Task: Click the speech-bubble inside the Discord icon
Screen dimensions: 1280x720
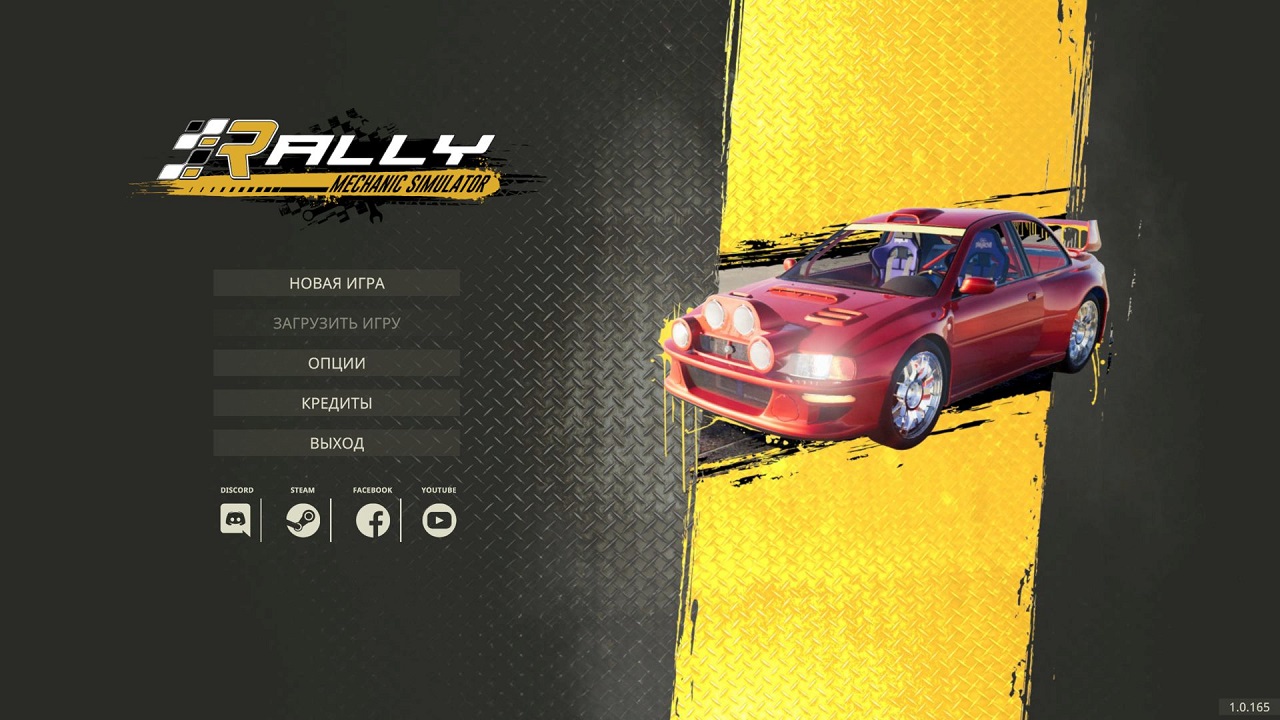Action: [235, 518]
